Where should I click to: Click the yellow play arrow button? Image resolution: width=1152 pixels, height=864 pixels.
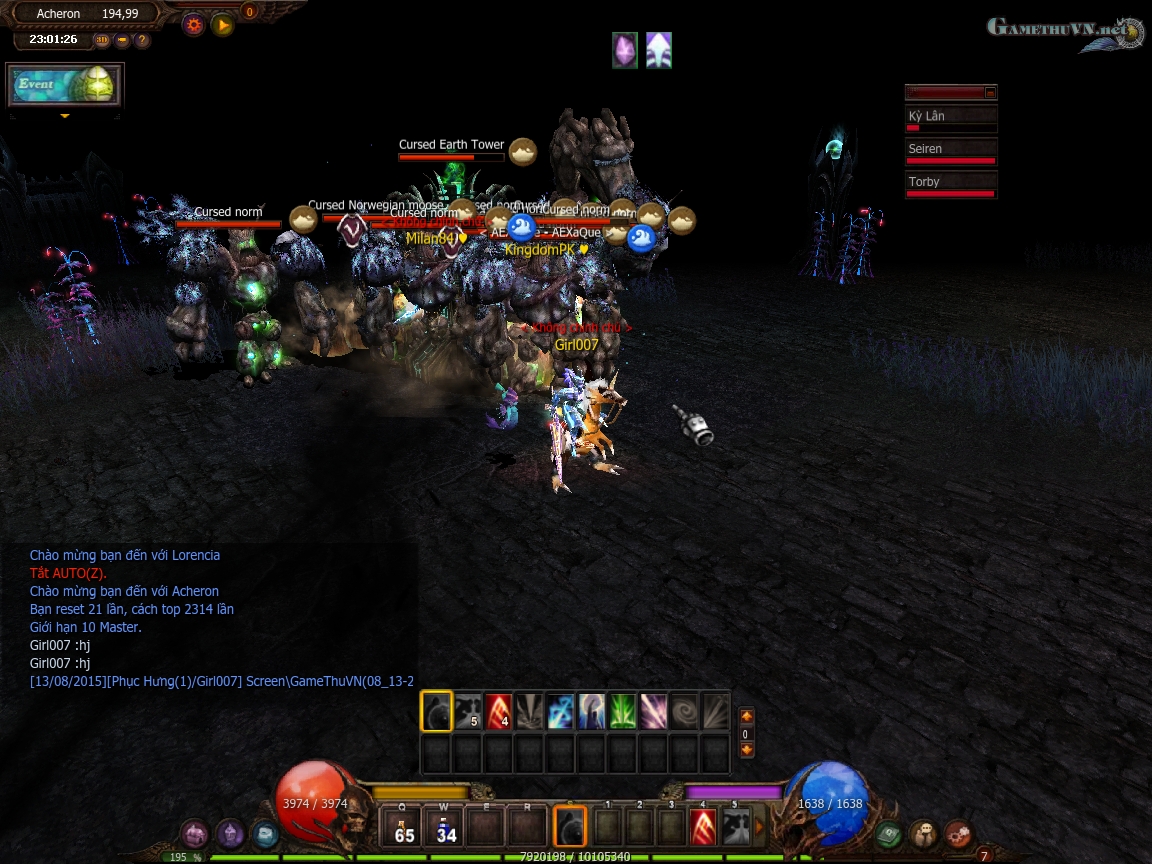point(223,25)
